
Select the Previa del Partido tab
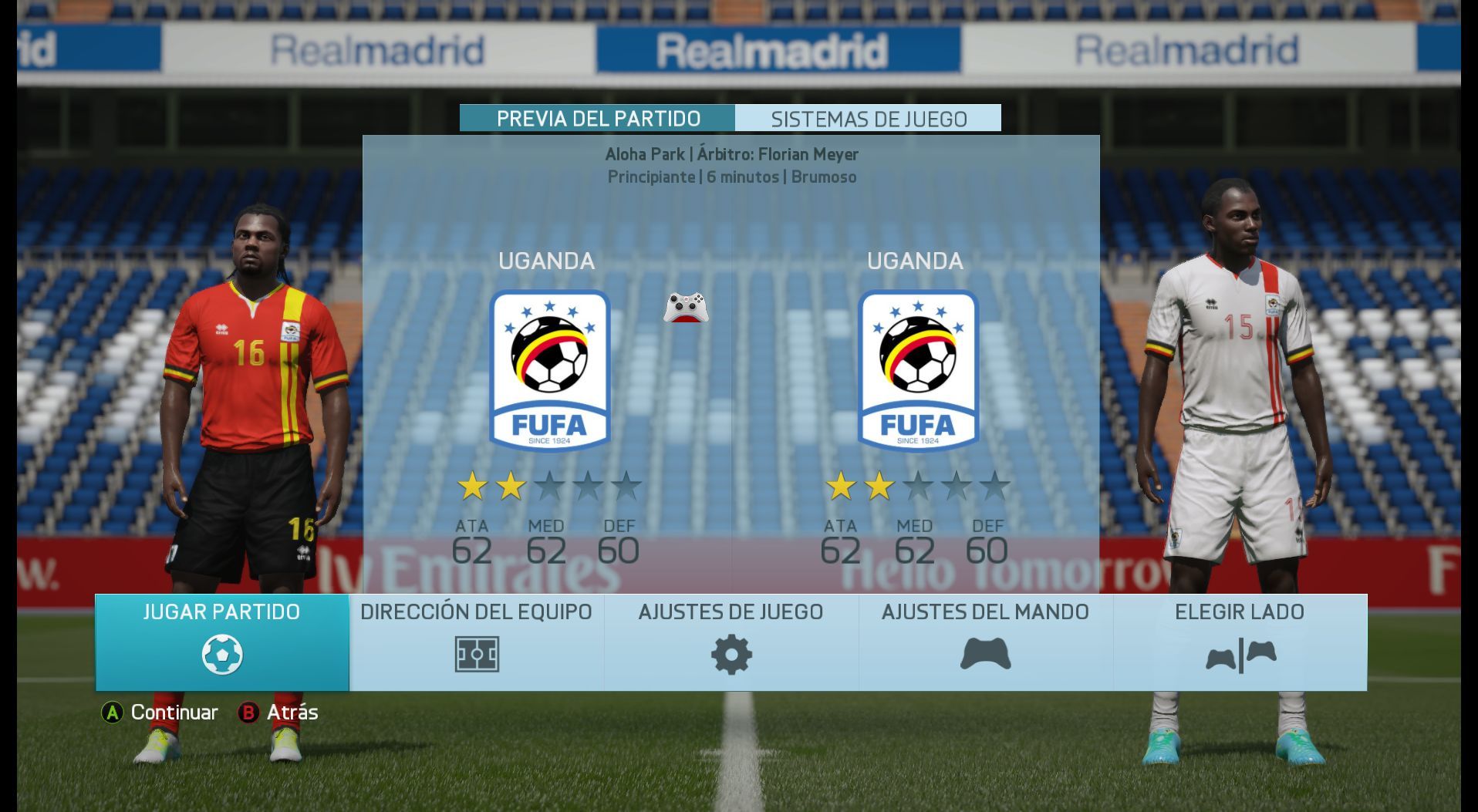598,119
